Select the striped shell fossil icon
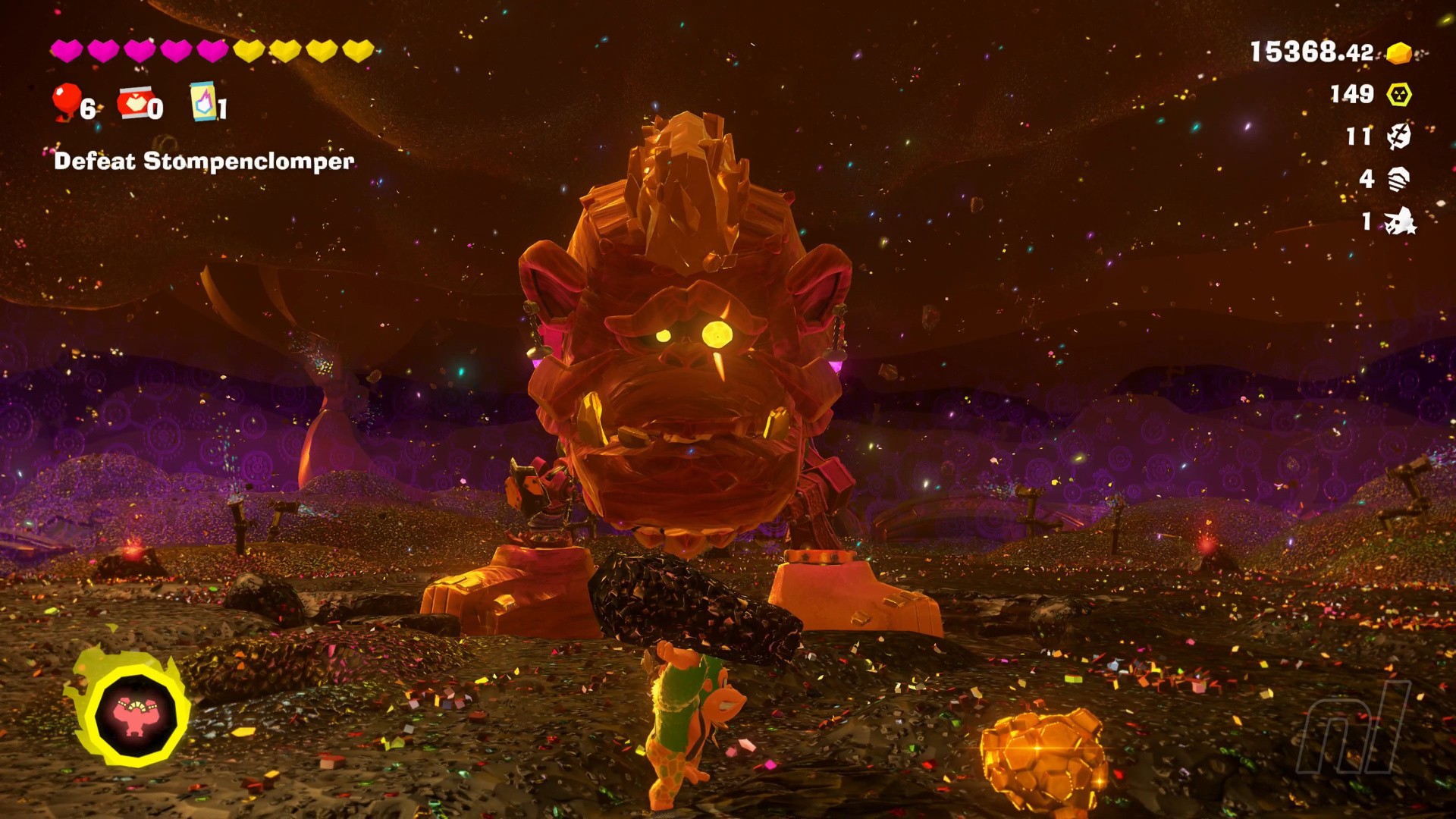 (1399, 179)
